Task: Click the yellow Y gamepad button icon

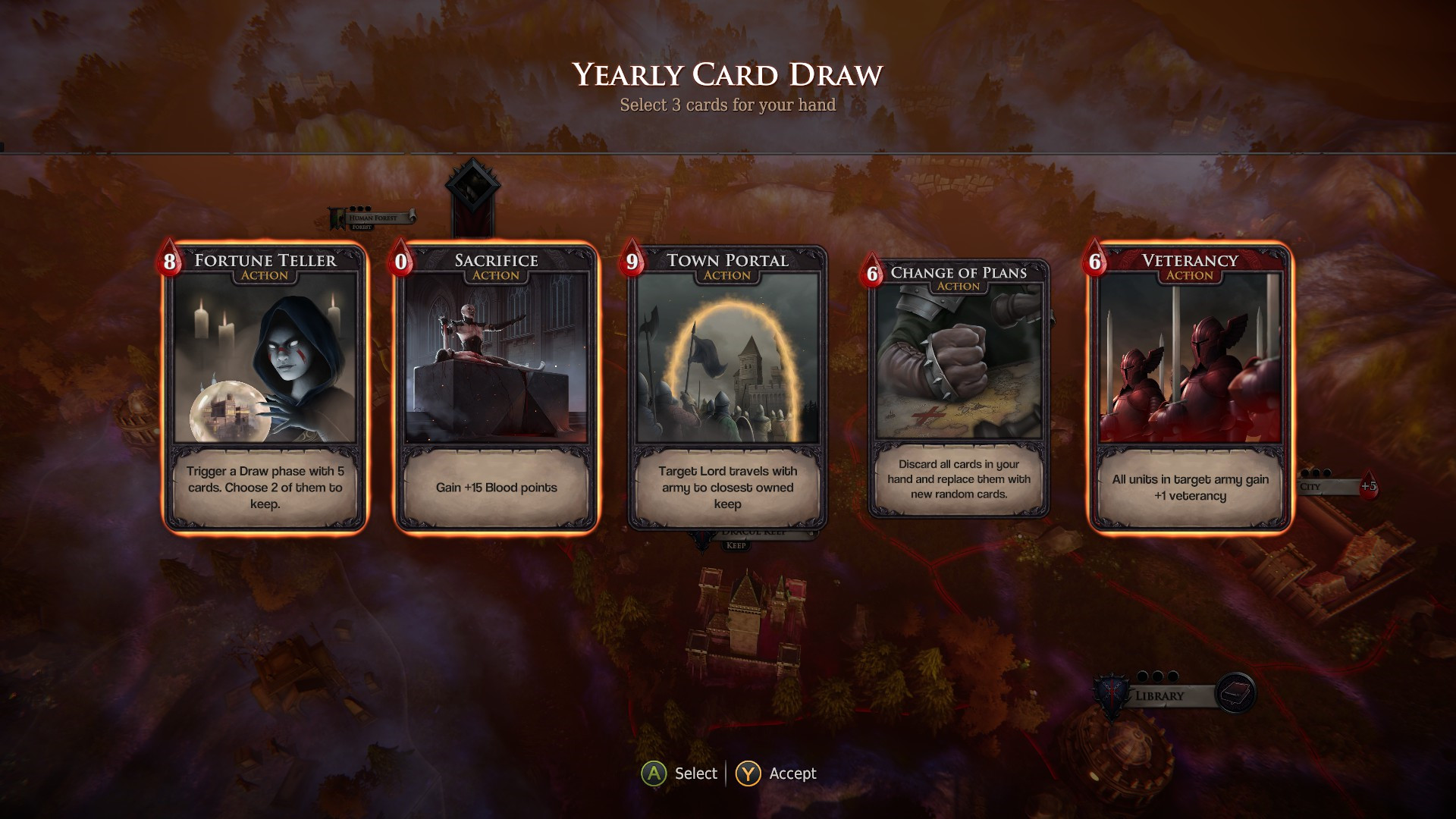Action: (x=748, y=773)
